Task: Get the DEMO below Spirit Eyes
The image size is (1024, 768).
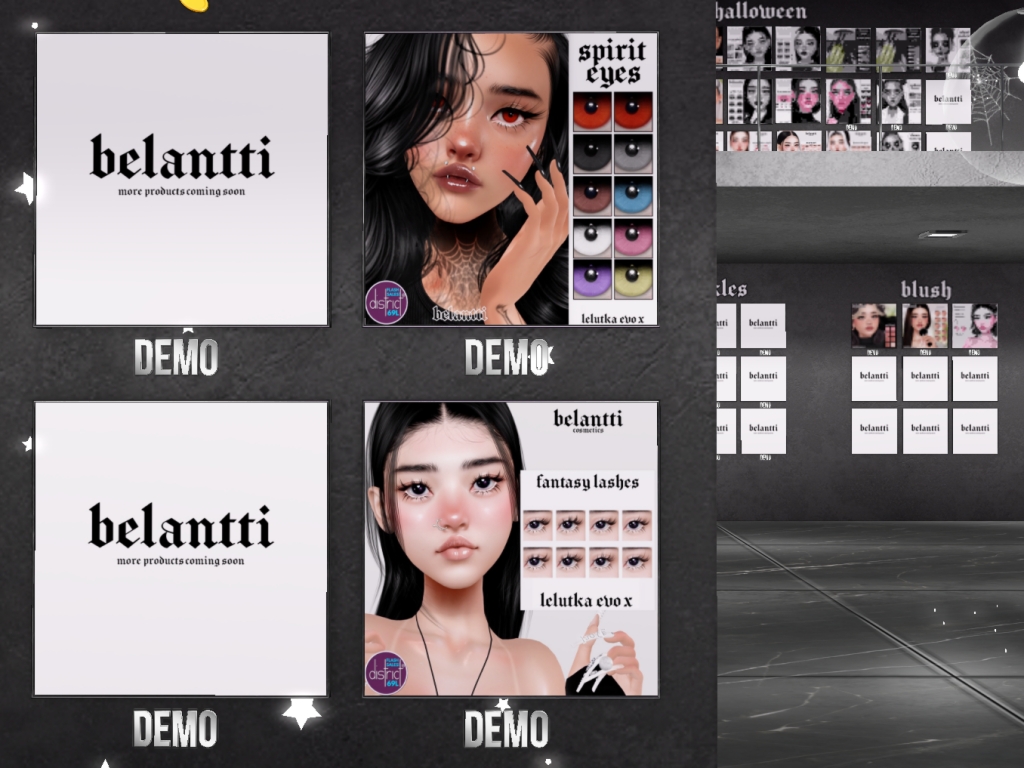Action: (506, 358)
